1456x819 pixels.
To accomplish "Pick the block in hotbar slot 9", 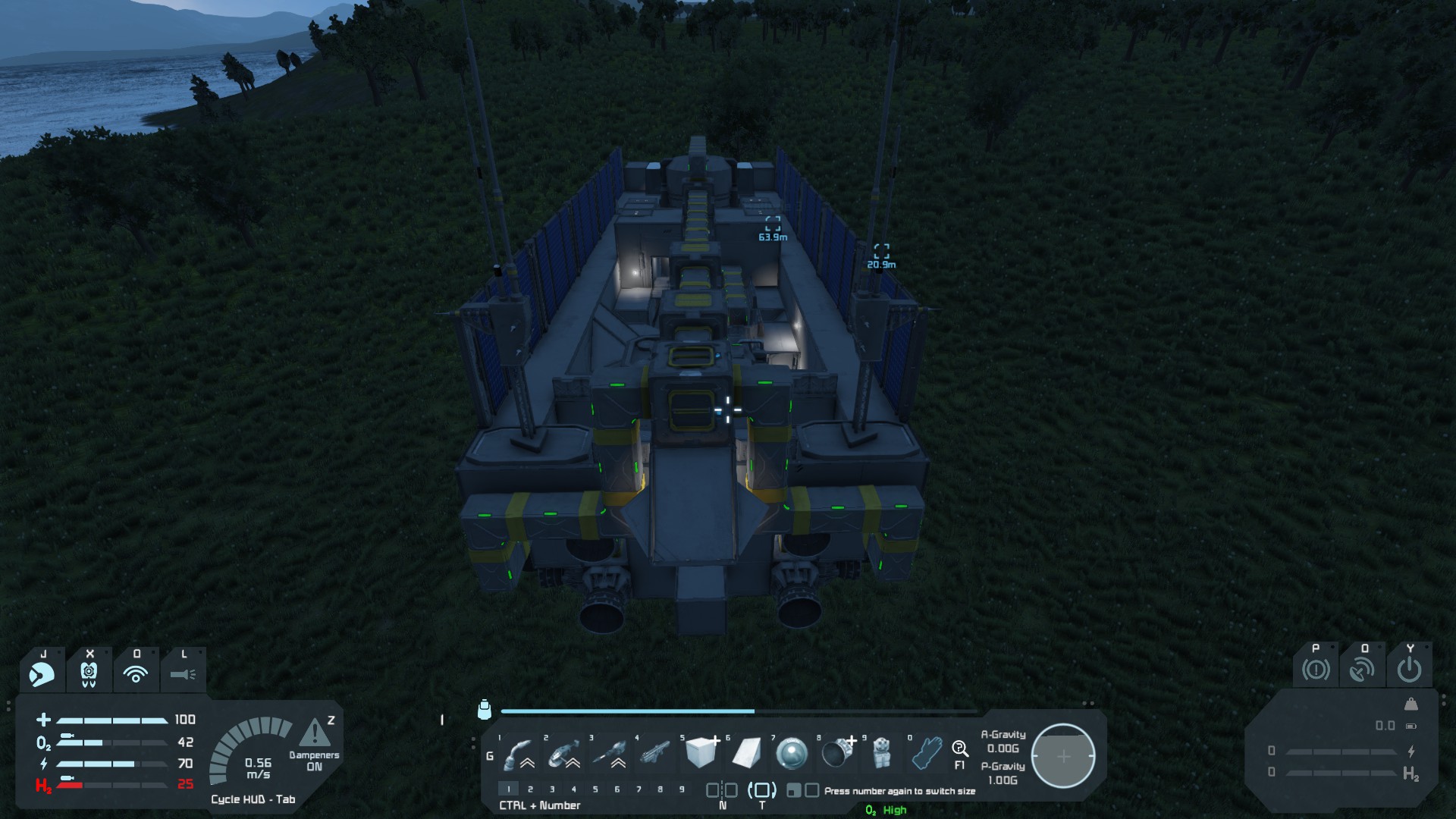I will point(880,754).
